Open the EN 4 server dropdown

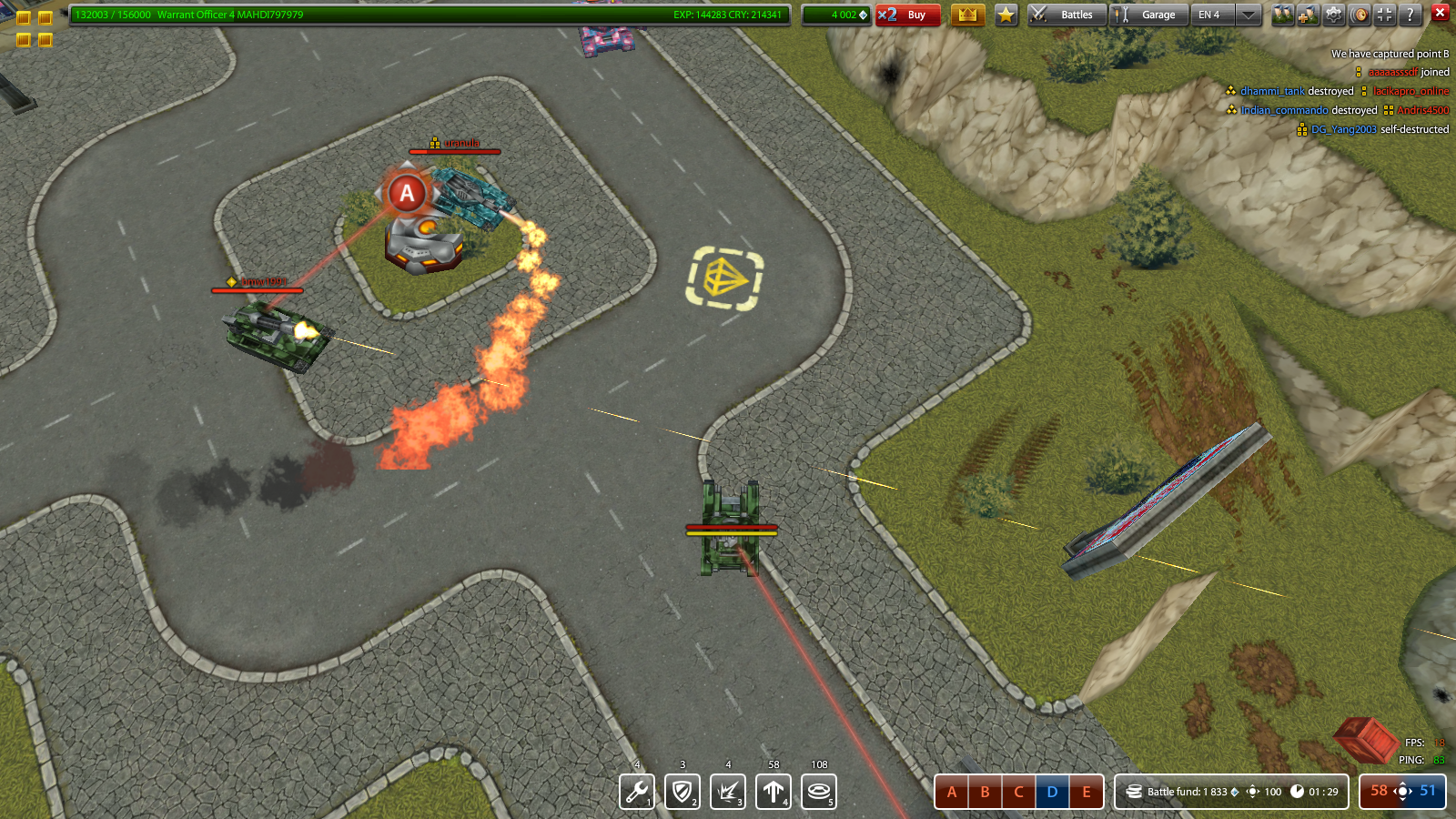pyautogui.click(x=1226, y=15)
